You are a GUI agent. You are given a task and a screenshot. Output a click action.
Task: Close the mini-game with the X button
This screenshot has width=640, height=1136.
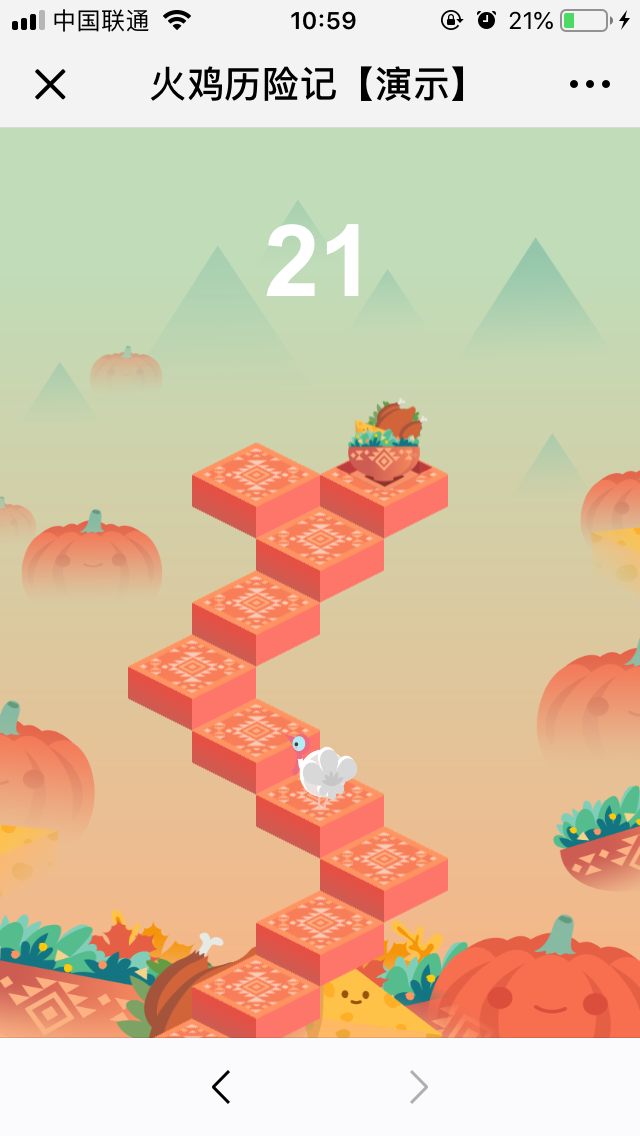(x=50, y=85)
